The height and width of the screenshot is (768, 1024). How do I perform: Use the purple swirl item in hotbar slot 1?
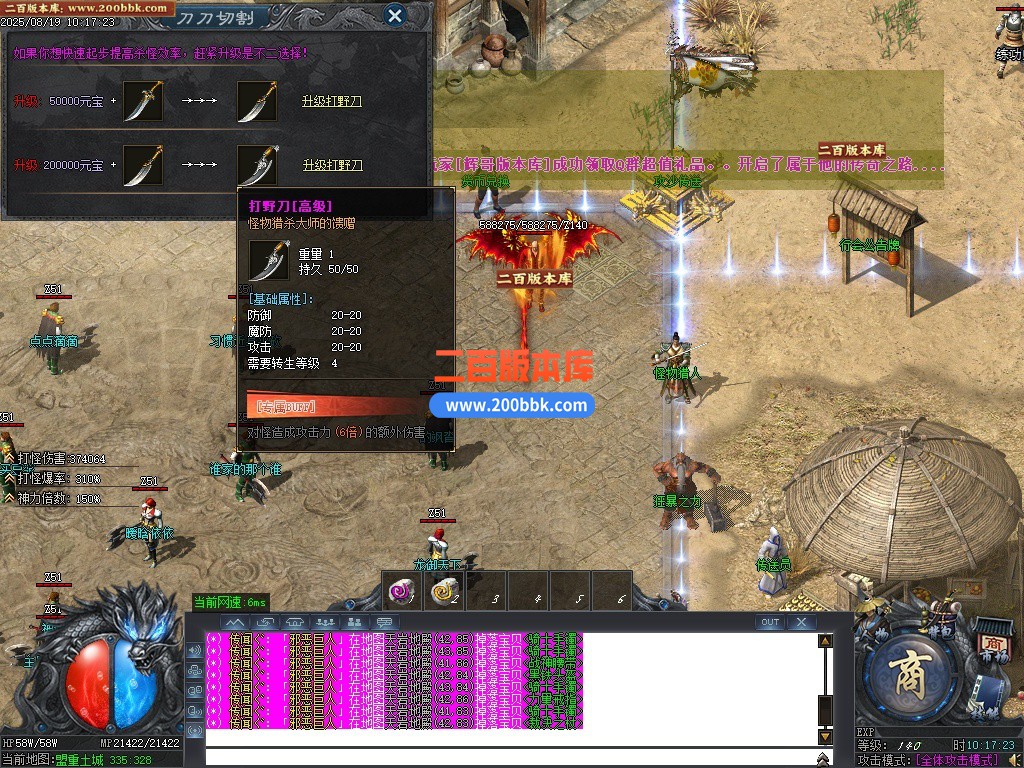pyautogui.click(x=402, y=591)
